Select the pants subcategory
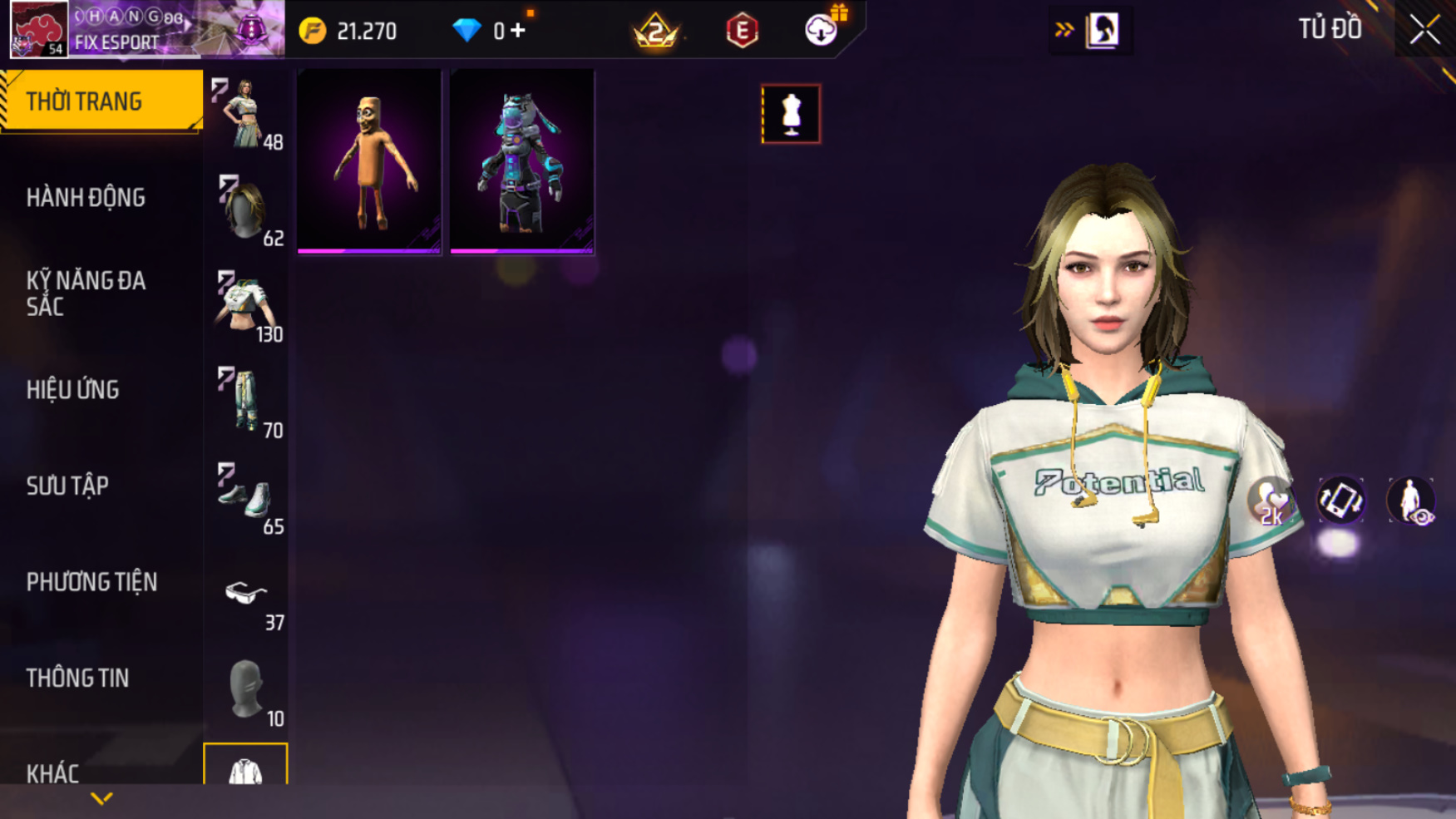The image size is (1456, 819). pyautogui.click(x=246, y=402)
